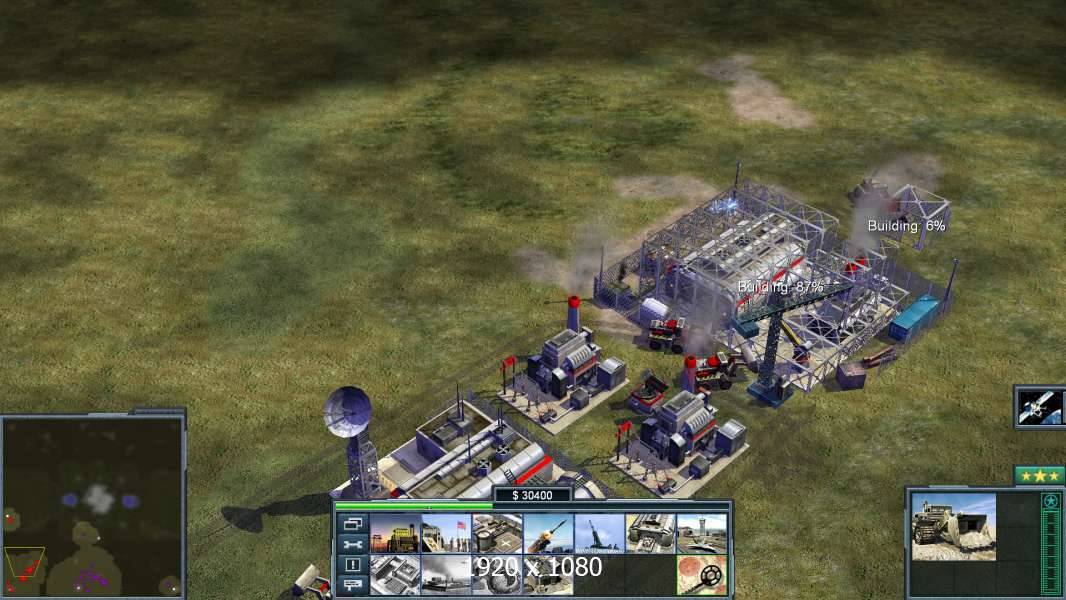Viewport: 1066px width, 600px height.
Task: Click the bottom sidebar button under the exclamation mark
Action: (x=352, y=585)
